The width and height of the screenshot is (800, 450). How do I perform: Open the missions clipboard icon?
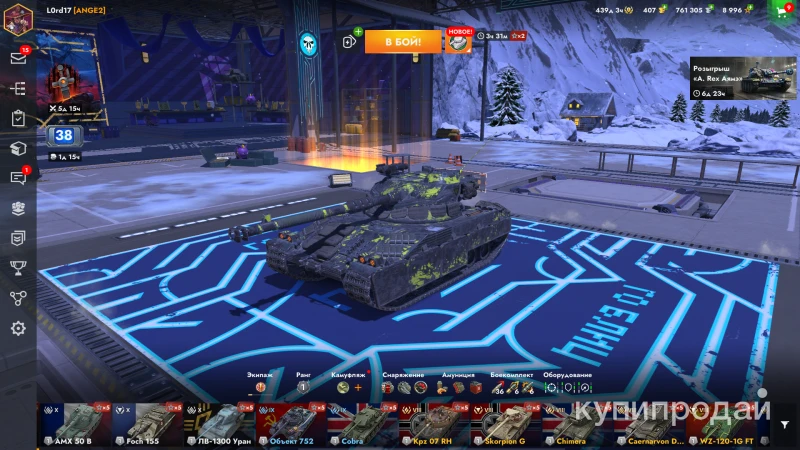pyautogui.click(x=18, y=118)
